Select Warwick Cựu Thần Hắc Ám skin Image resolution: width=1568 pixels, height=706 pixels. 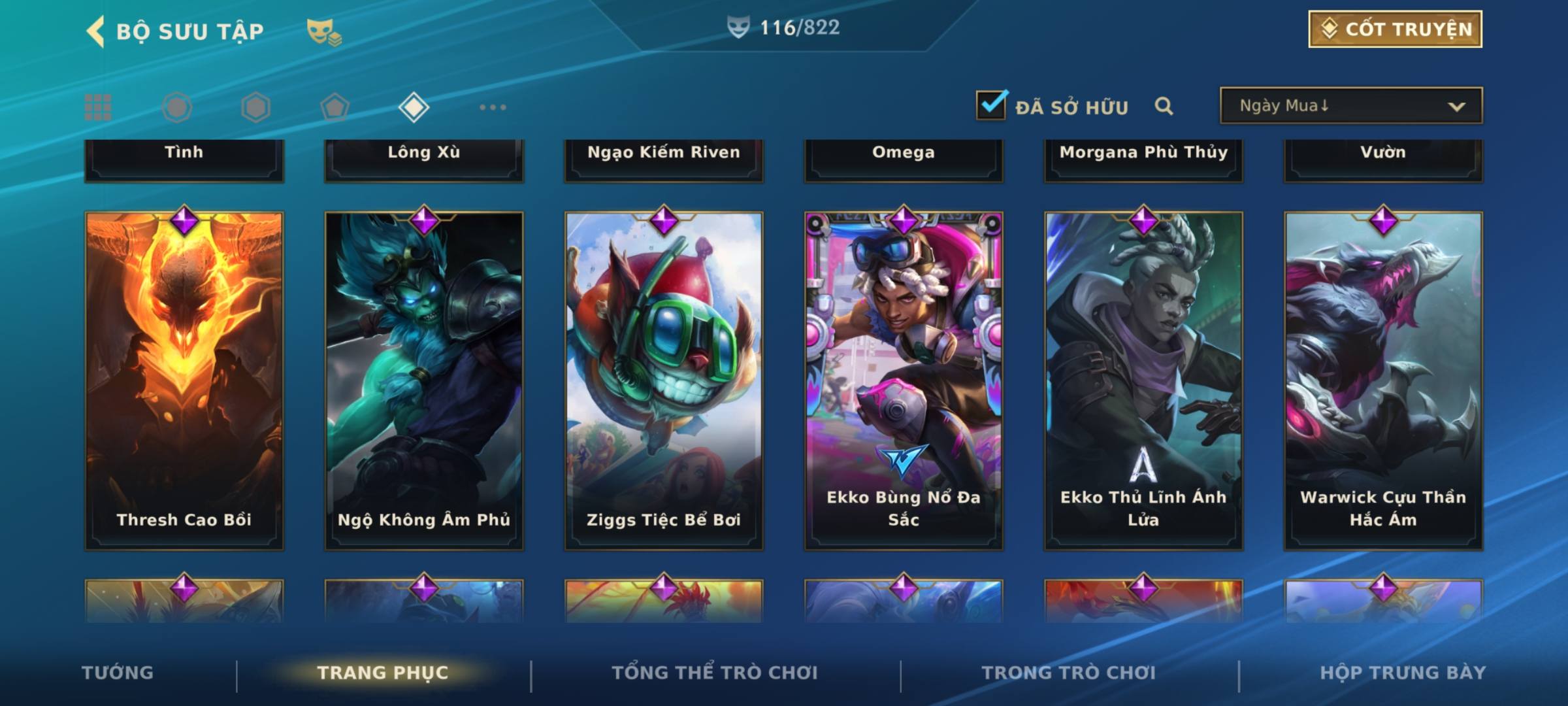(1383, 380)
